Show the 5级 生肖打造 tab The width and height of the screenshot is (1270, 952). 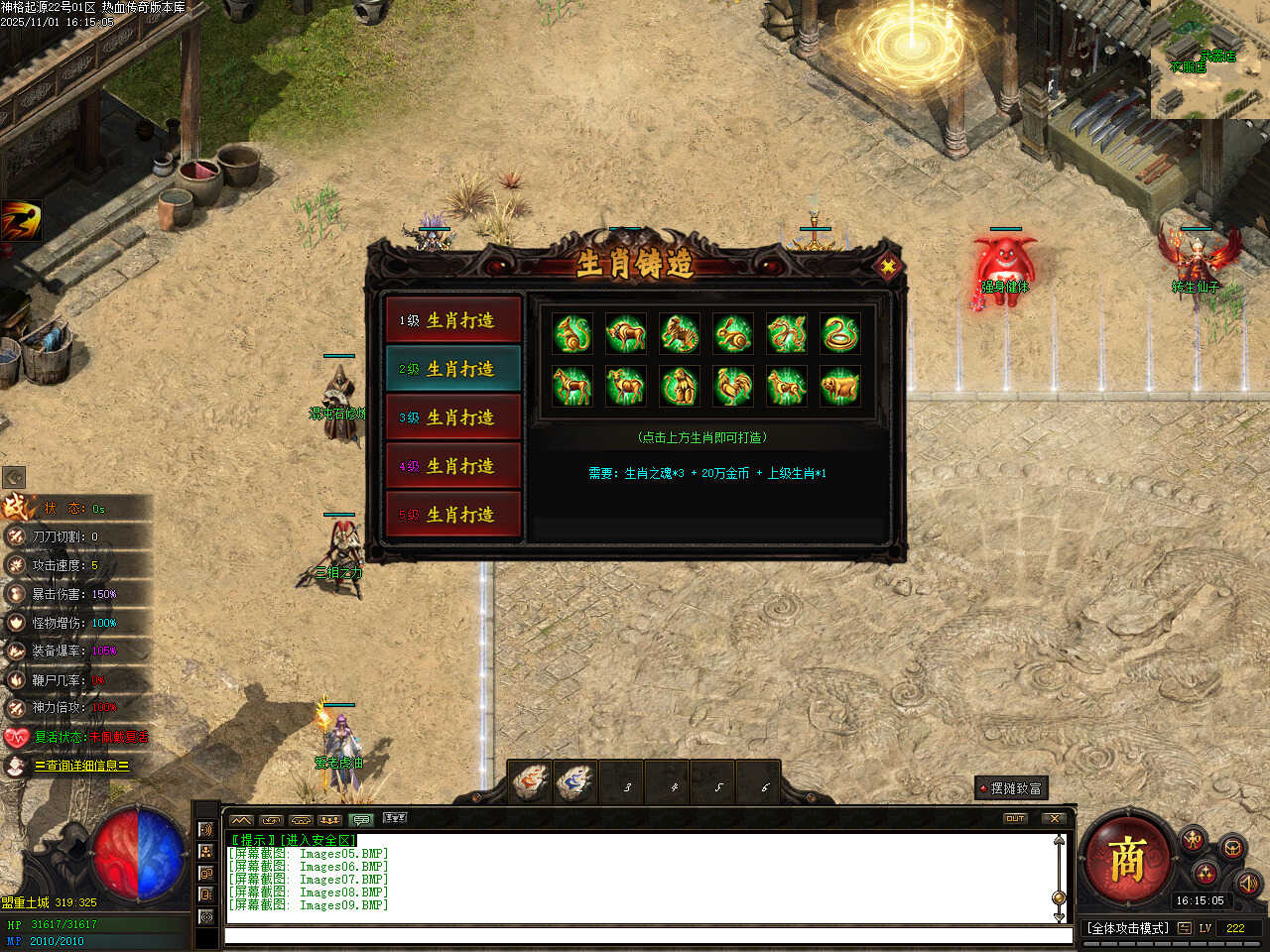tap(453, 515)
